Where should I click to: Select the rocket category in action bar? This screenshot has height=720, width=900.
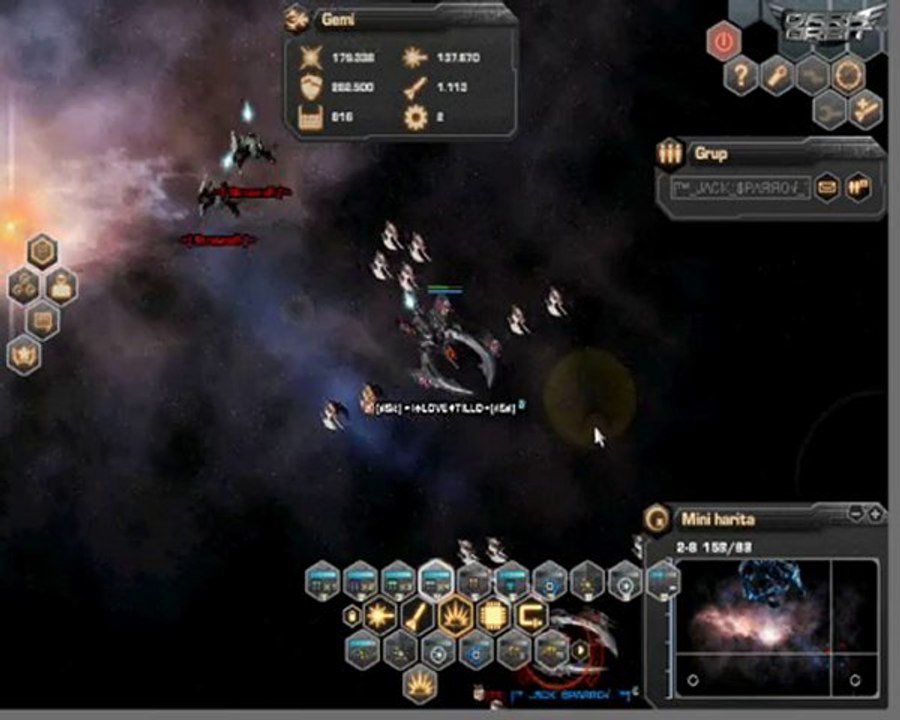(418, 615)
